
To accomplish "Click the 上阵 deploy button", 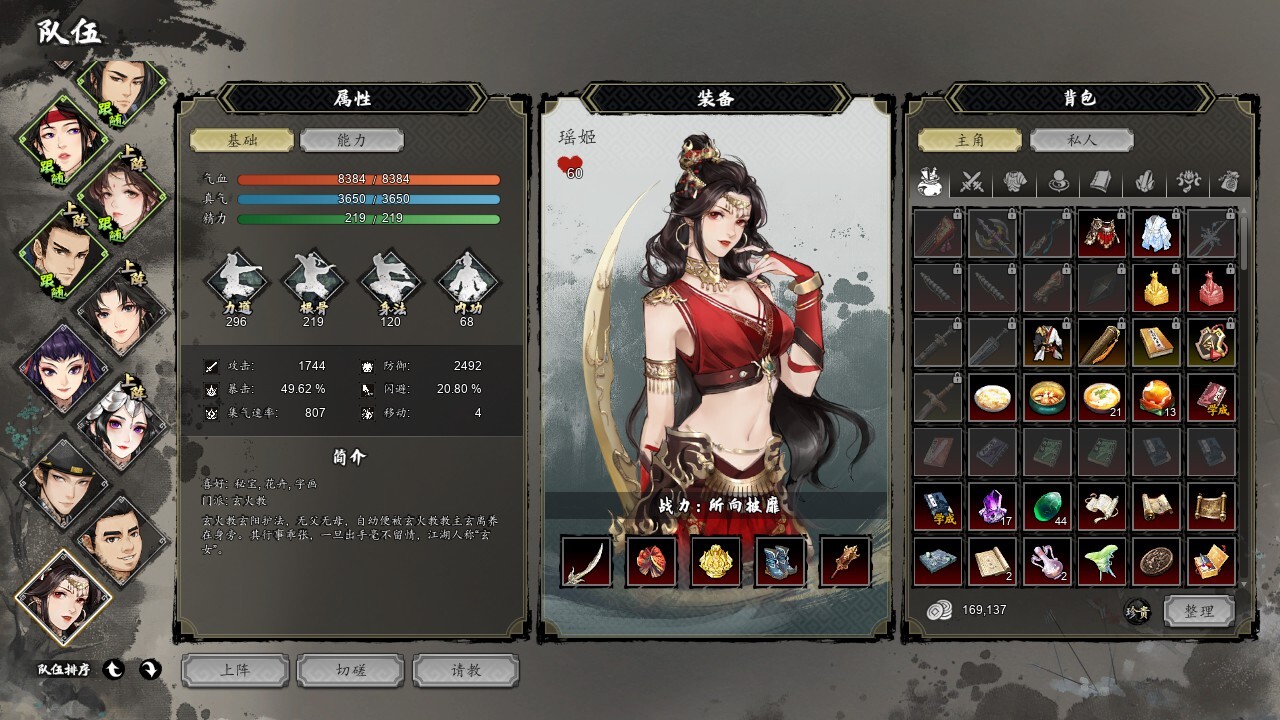I will pyautogui.click(x=235, y=670).
